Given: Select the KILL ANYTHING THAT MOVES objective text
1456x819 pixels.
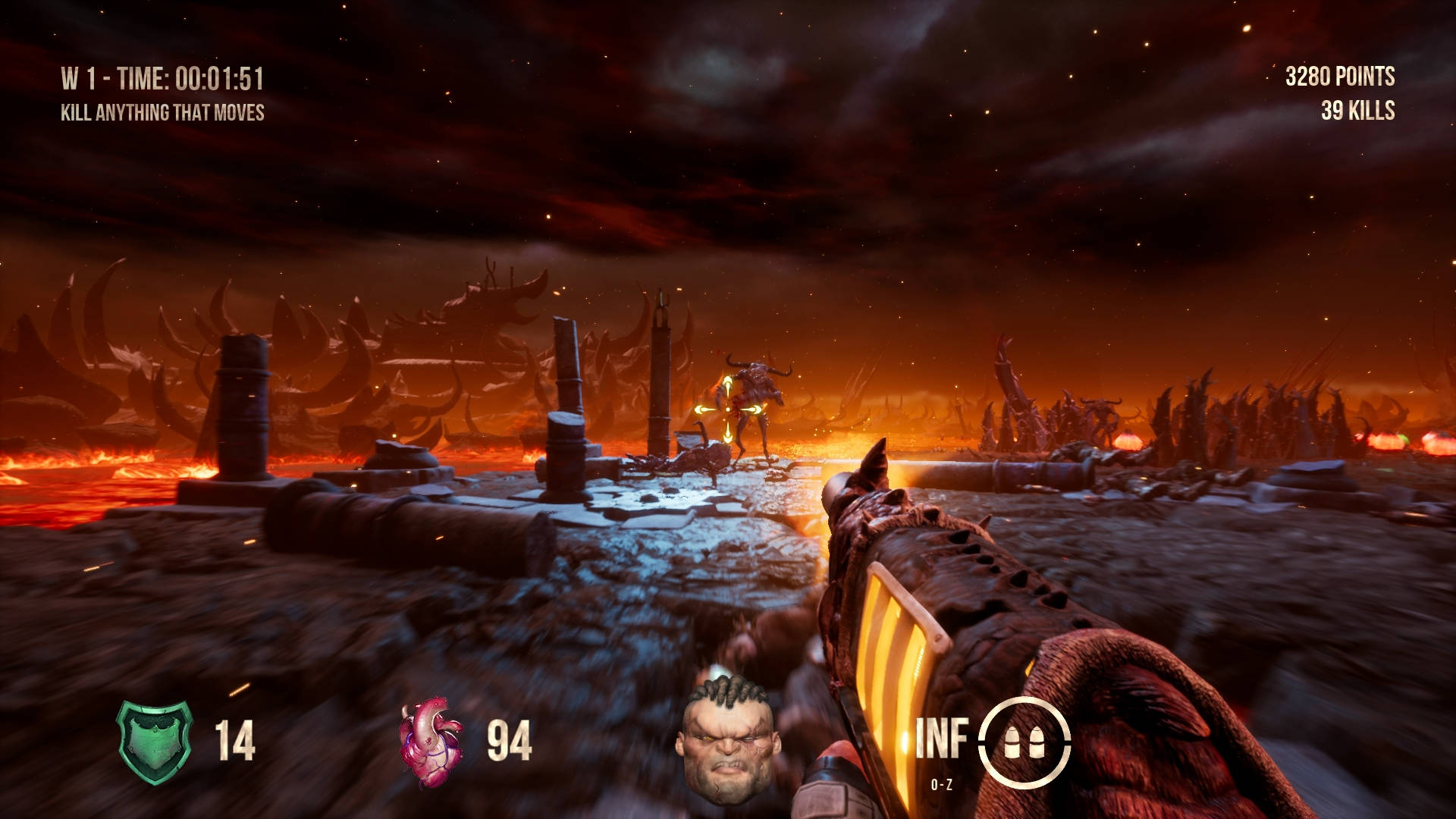Looking at the screenshot, I should (x=162, y=112).
